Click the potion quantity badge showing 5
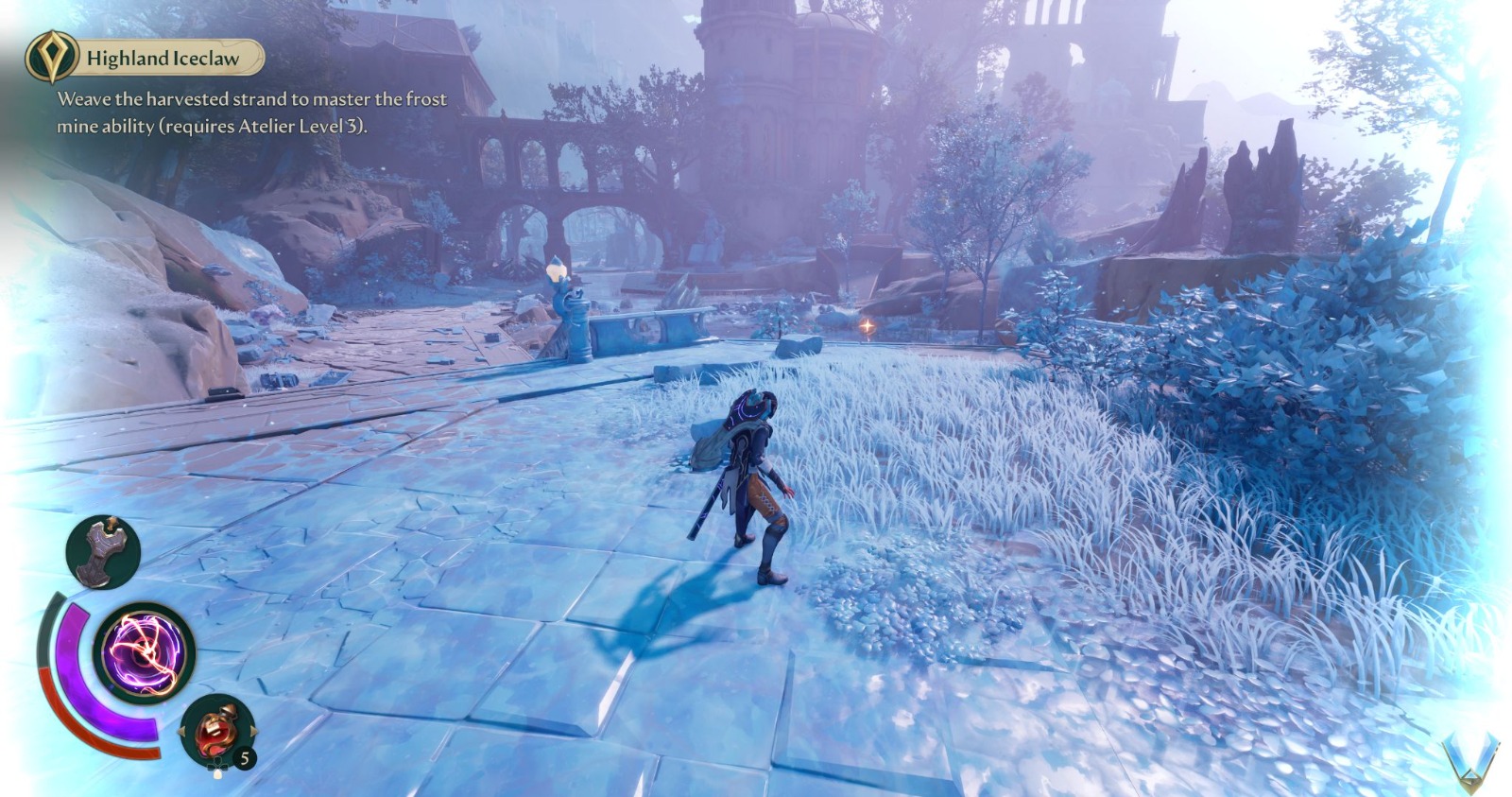This screenshot has height=797, width=1512. (244, 756)
